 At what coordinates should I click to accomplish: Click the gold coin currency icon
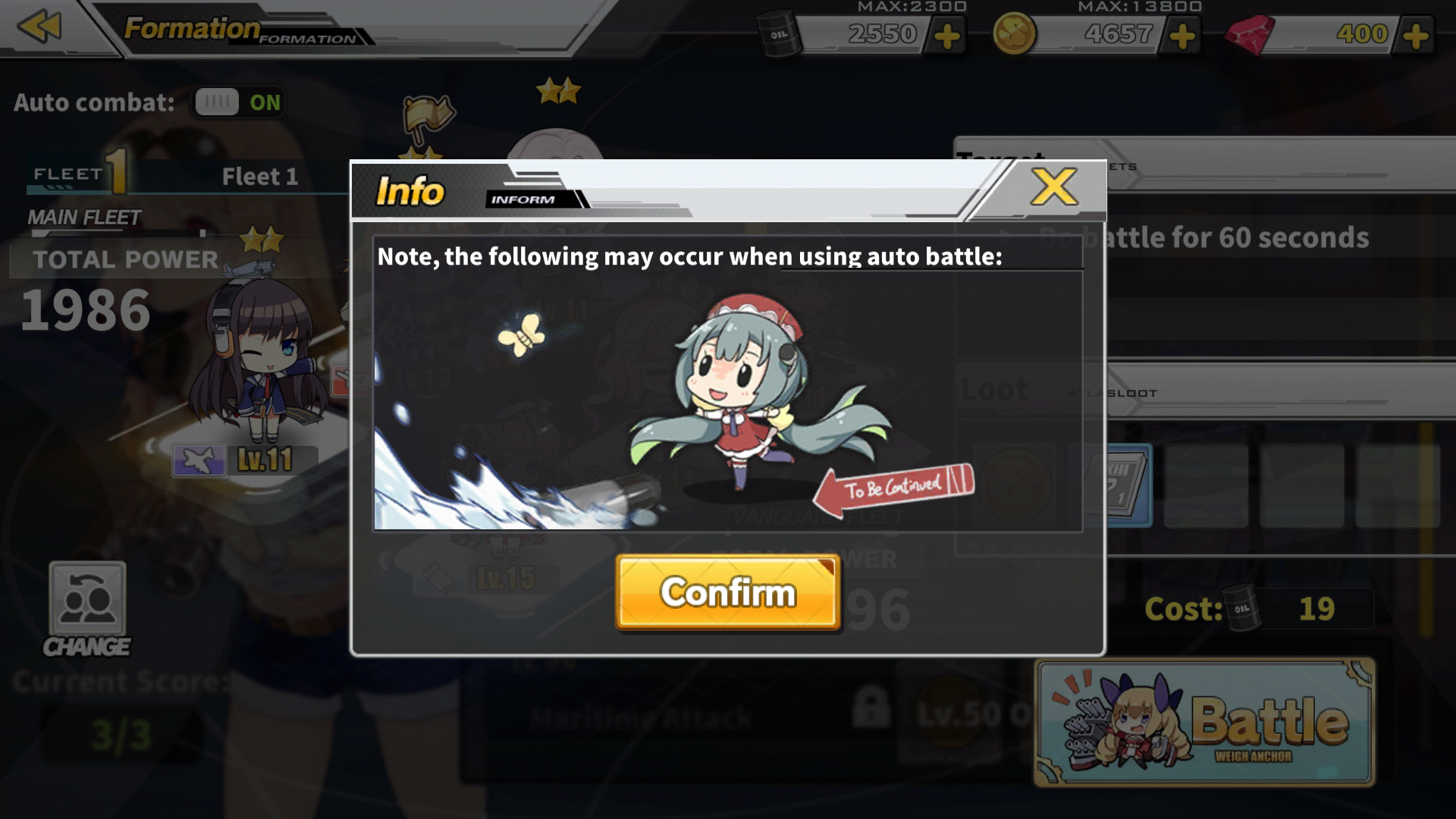click(1015, 33)
